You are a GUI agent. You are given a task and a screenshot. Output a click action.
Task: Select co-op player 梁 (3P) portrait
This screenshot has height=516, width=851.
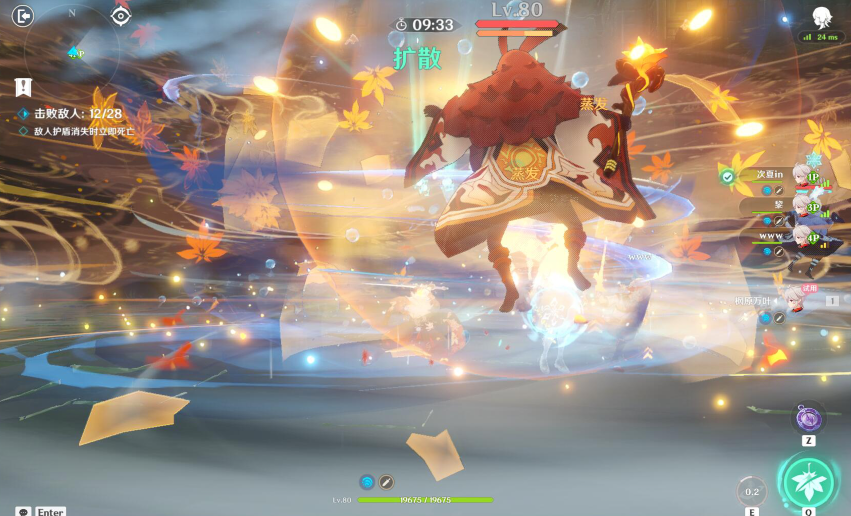803,206
